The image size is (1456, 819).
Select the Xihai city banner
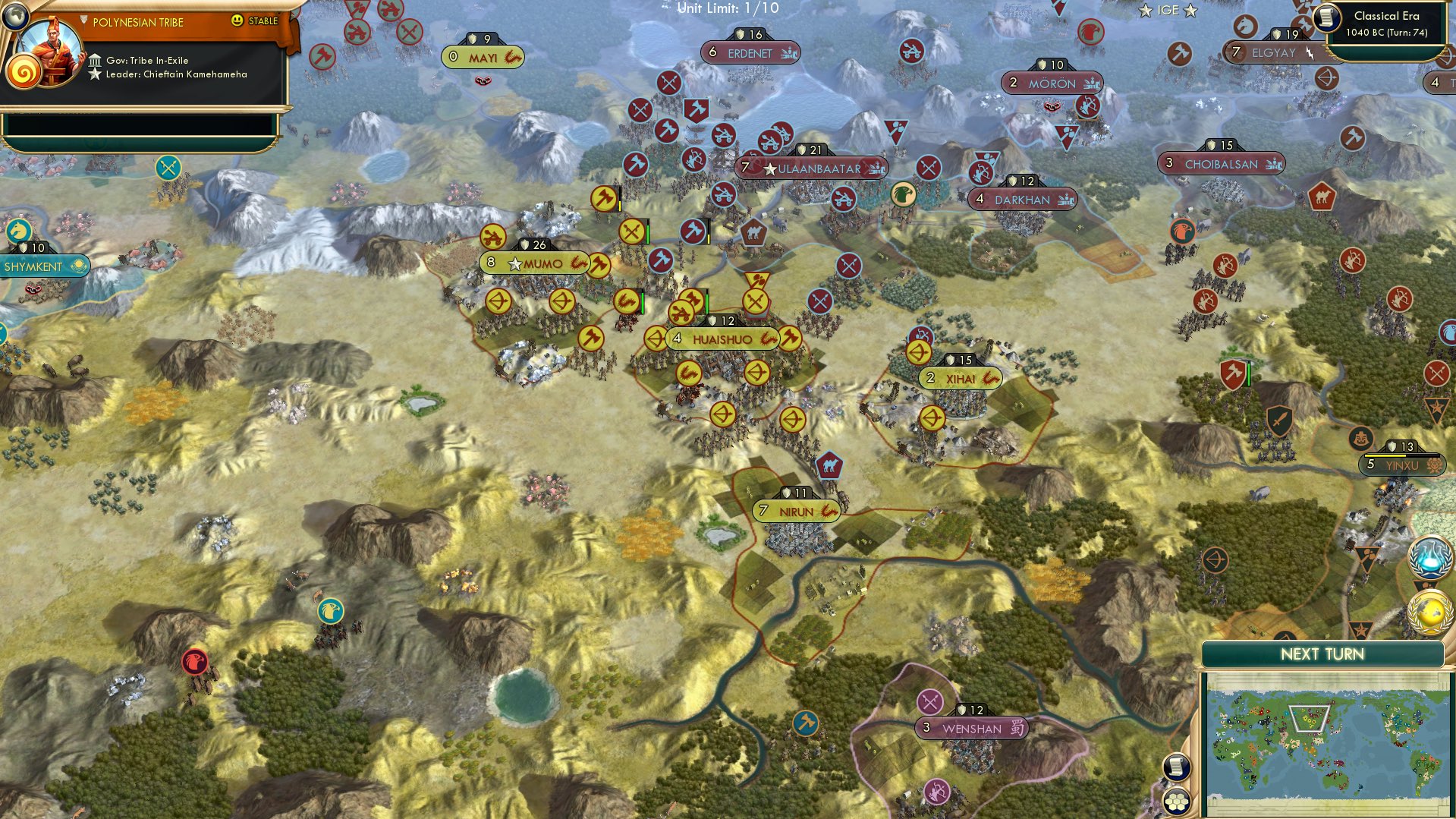[x=961, y=378]
